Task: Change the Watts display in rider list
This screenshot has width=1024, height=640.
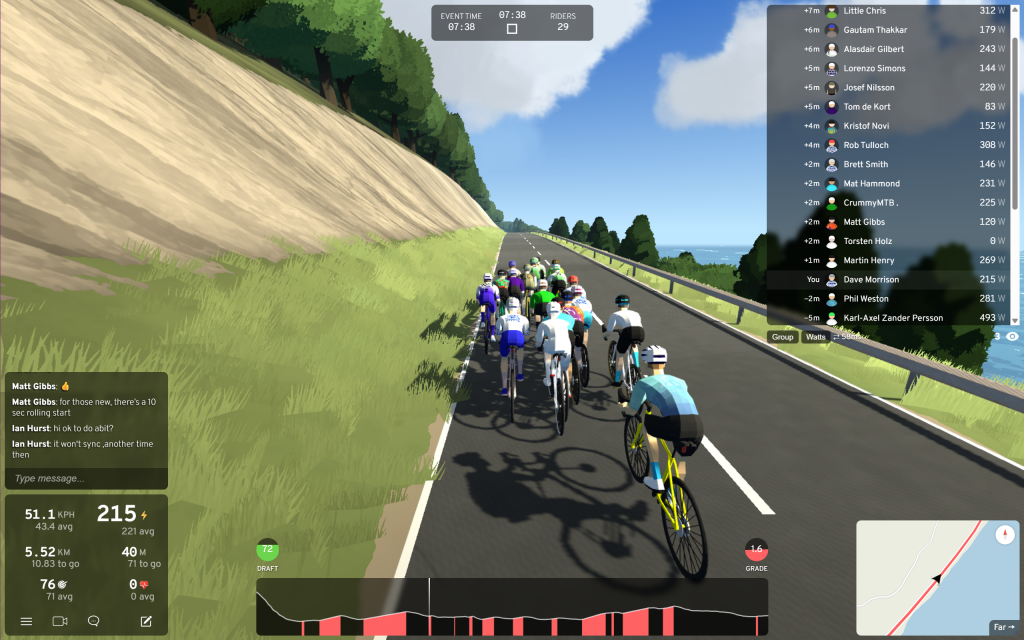Action: click(816, 337)
